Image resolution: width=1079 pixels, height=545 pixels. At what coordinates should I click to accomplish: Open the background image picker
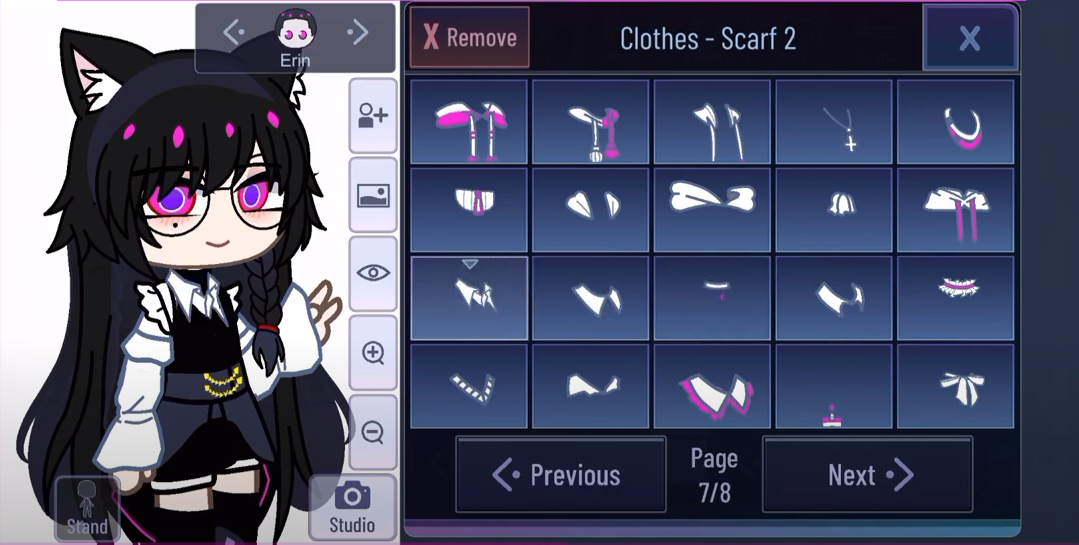(373, 195)
